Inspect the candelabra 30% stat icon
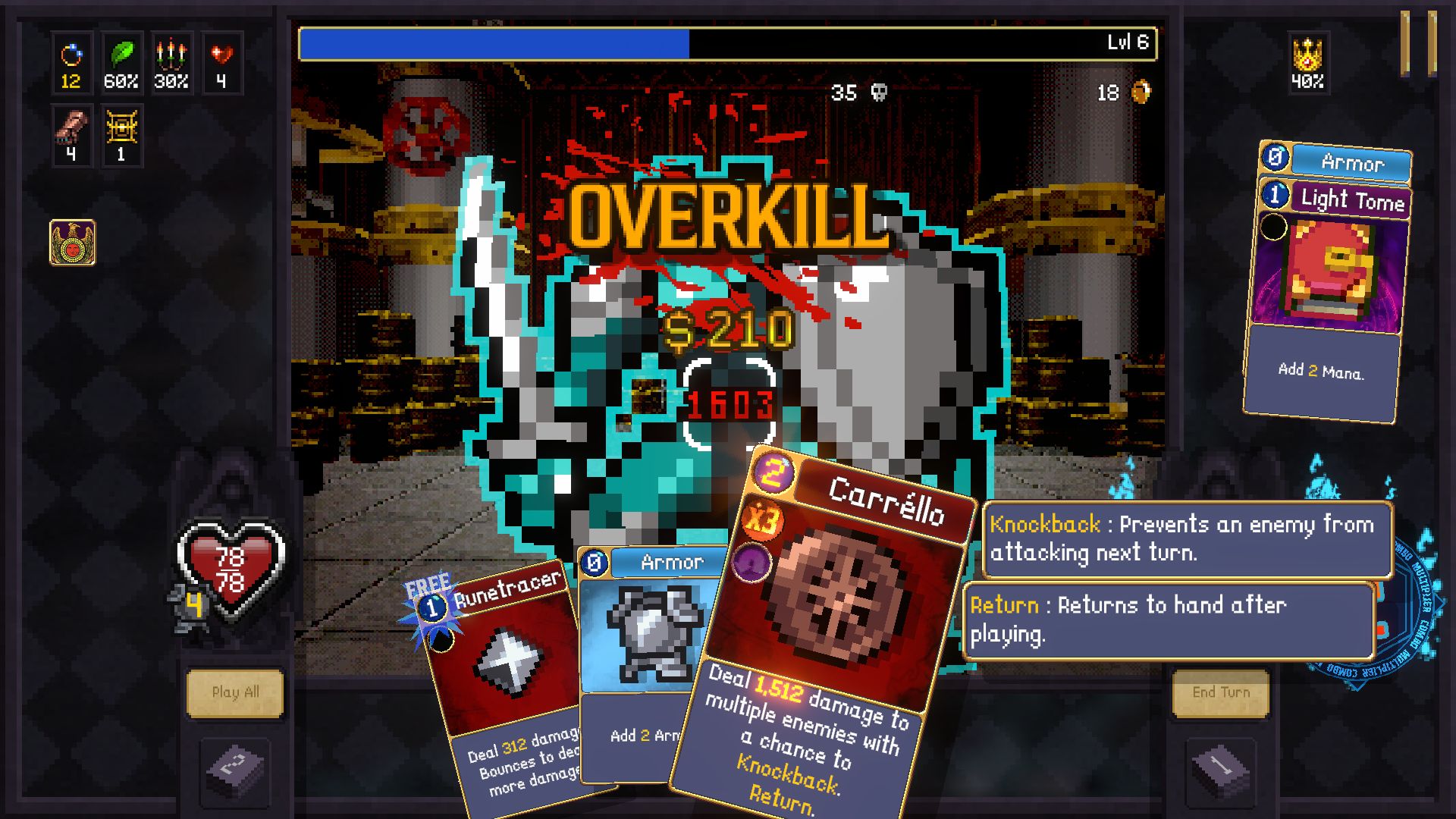The height and width of the screenshot is (819, 1456). 172,63
